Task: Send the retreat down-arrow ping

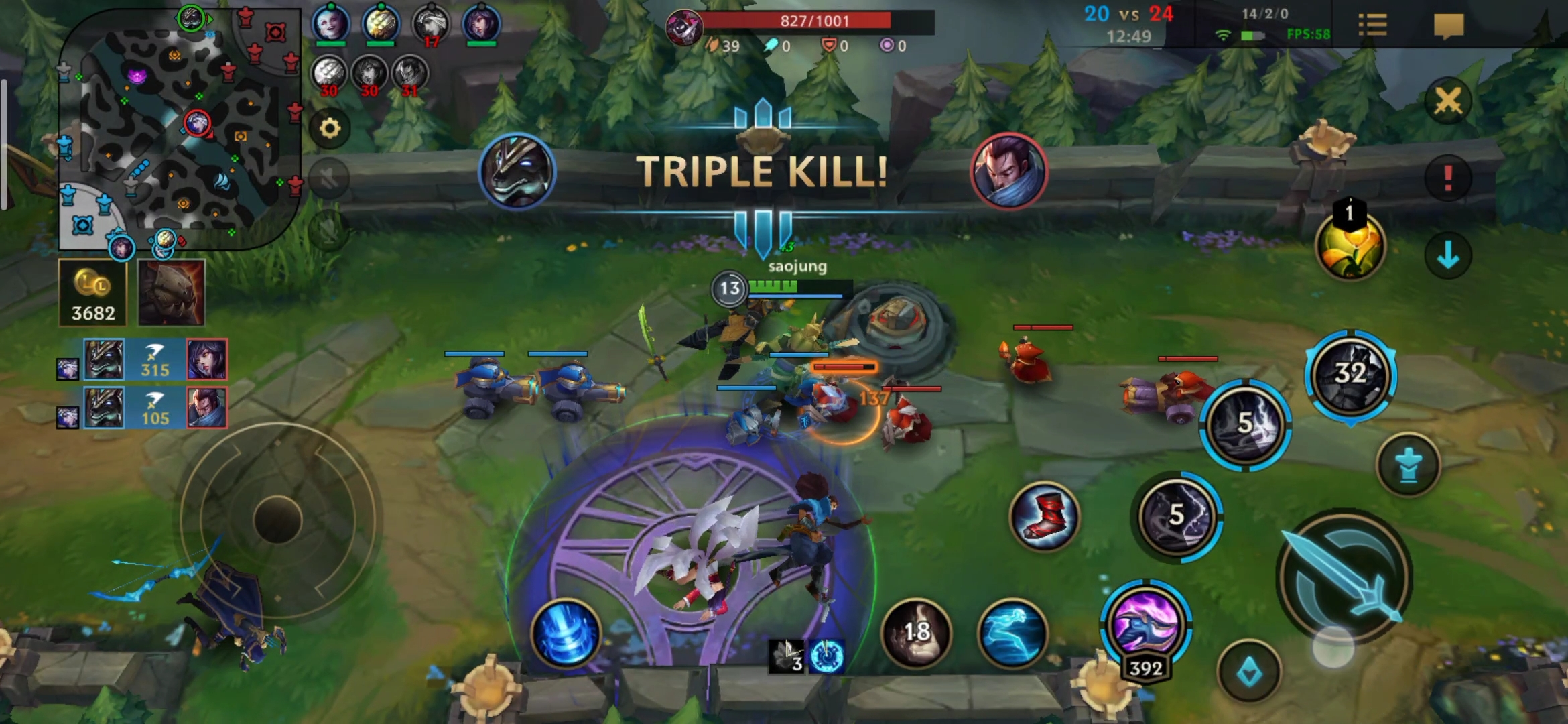Action: point(1448,255)
